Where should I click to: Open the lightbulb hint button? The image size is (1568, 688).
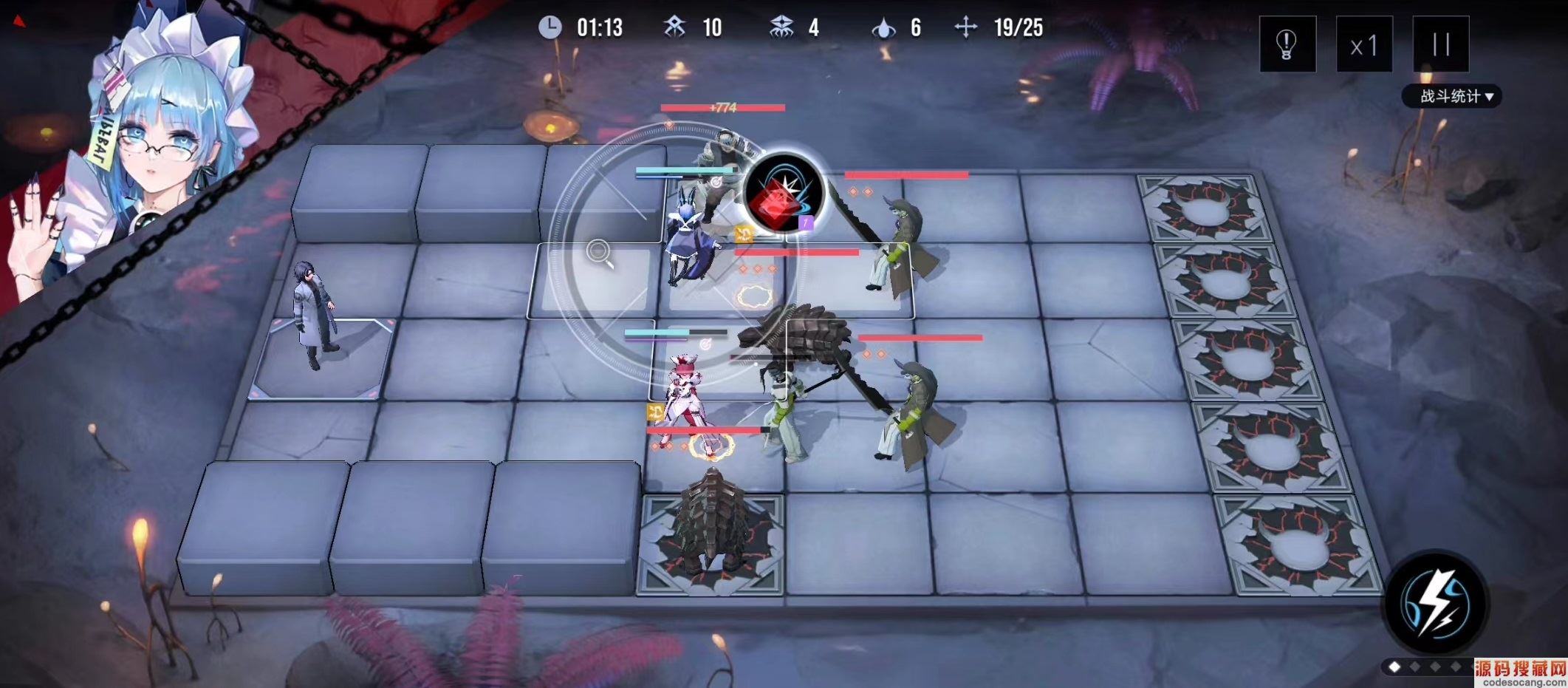(1287, 44)
